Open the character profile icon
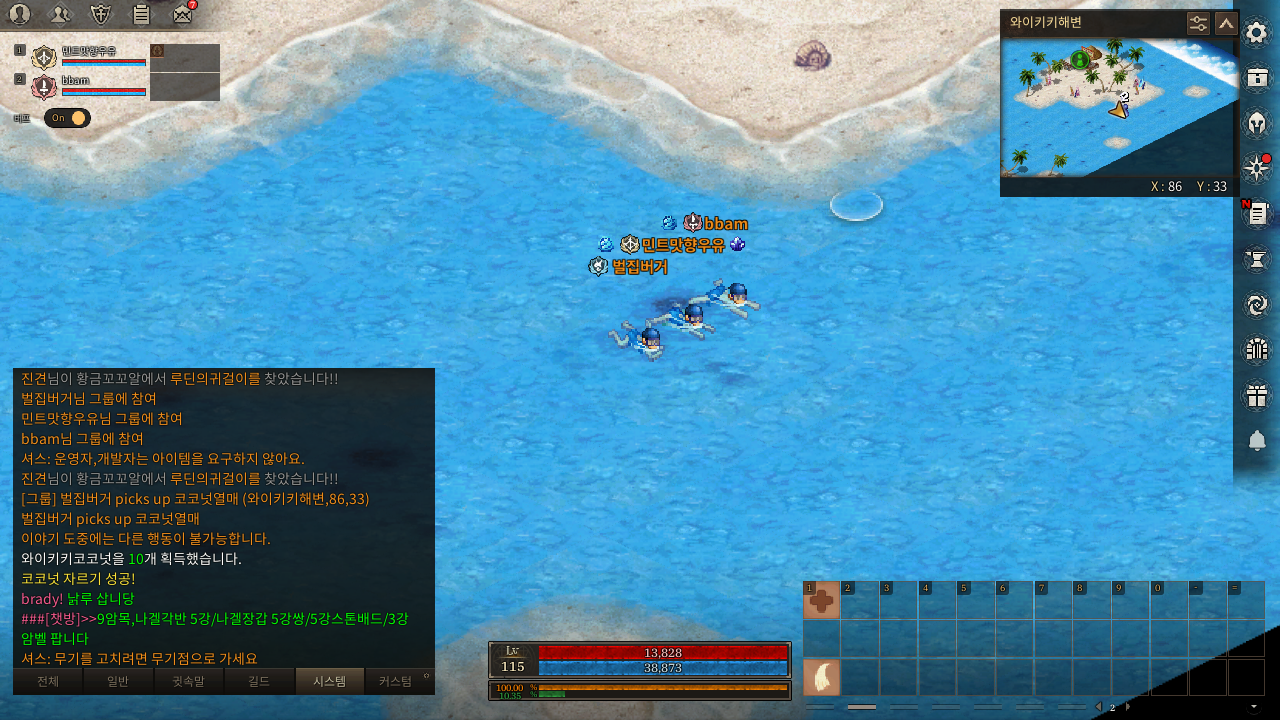The height and width of the screenshot is (720, 1280). click(20, 14)
